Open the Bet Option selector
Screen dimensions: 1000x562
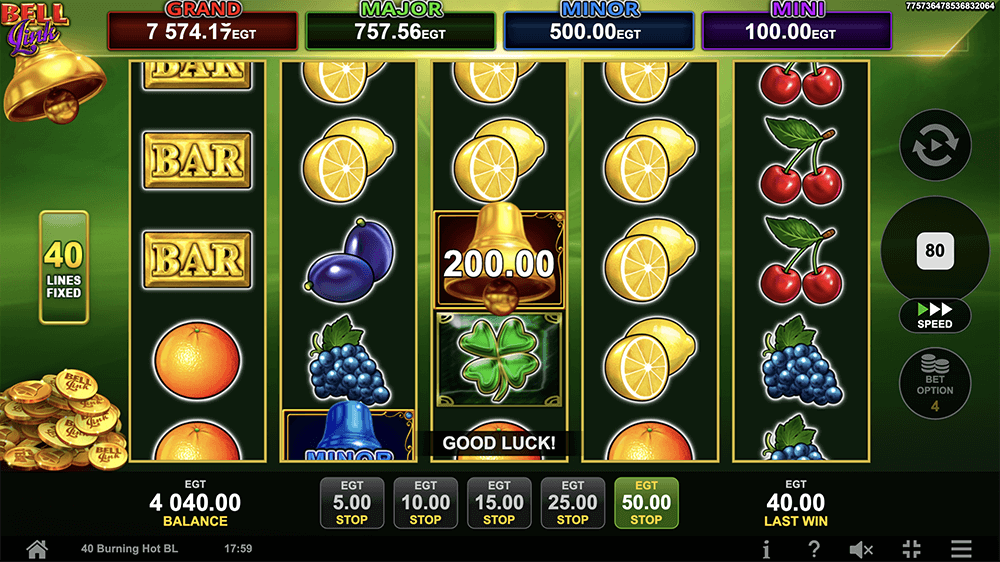click(935, 384)
